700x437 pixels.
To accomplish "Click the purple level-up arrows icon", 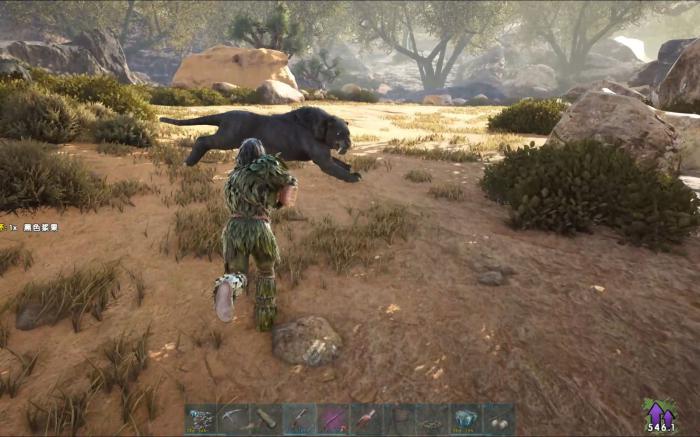I will (659, 413).
